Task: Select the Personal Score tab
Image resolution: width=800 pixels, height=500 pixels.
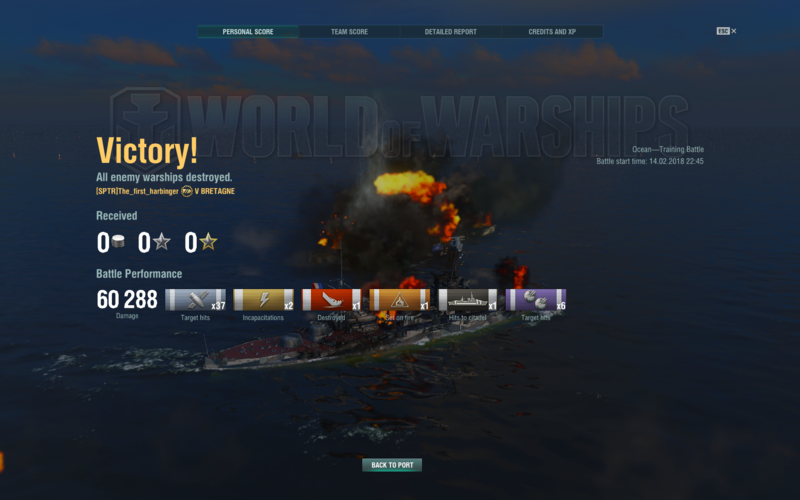Action: [248, 32]
